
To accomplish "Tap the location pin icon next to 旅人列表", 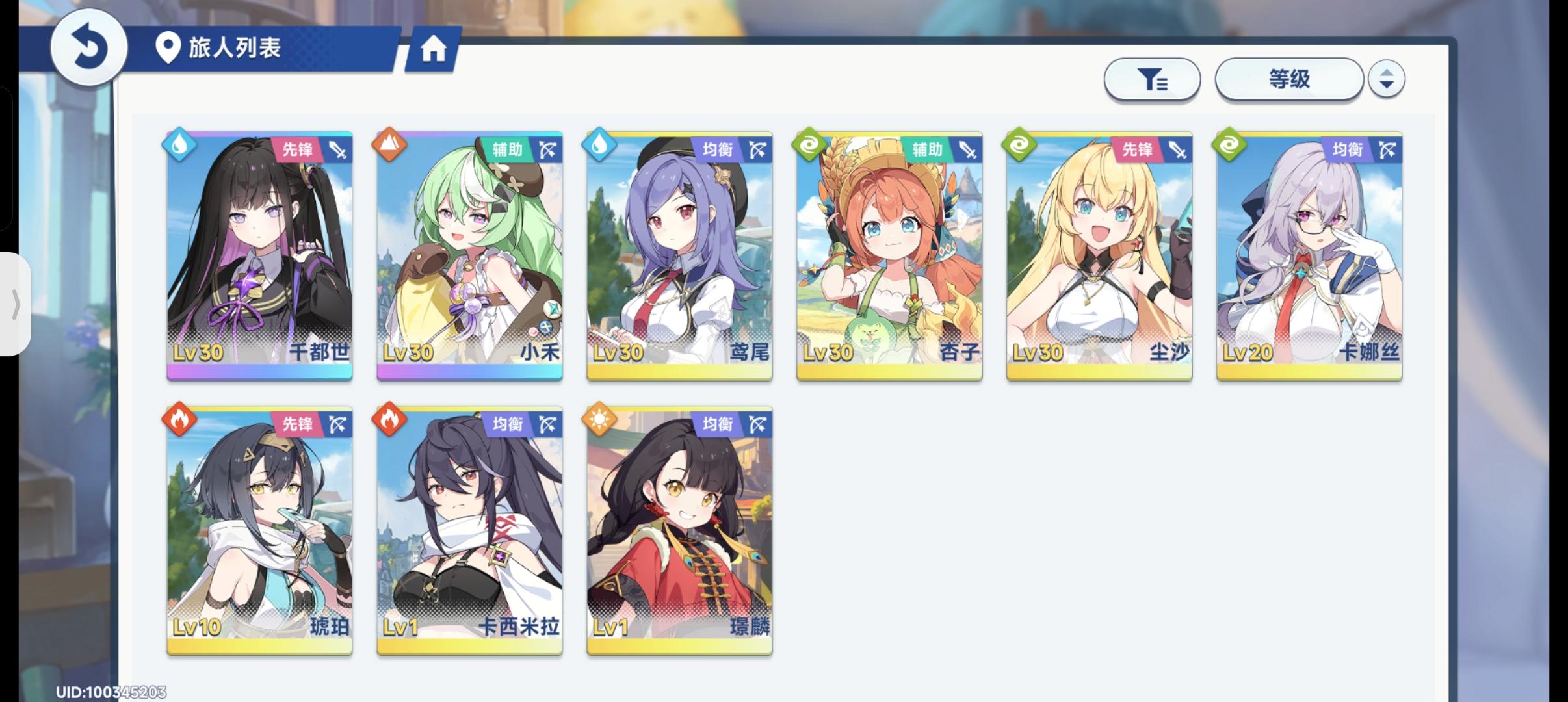I will (x=169, y=48).
